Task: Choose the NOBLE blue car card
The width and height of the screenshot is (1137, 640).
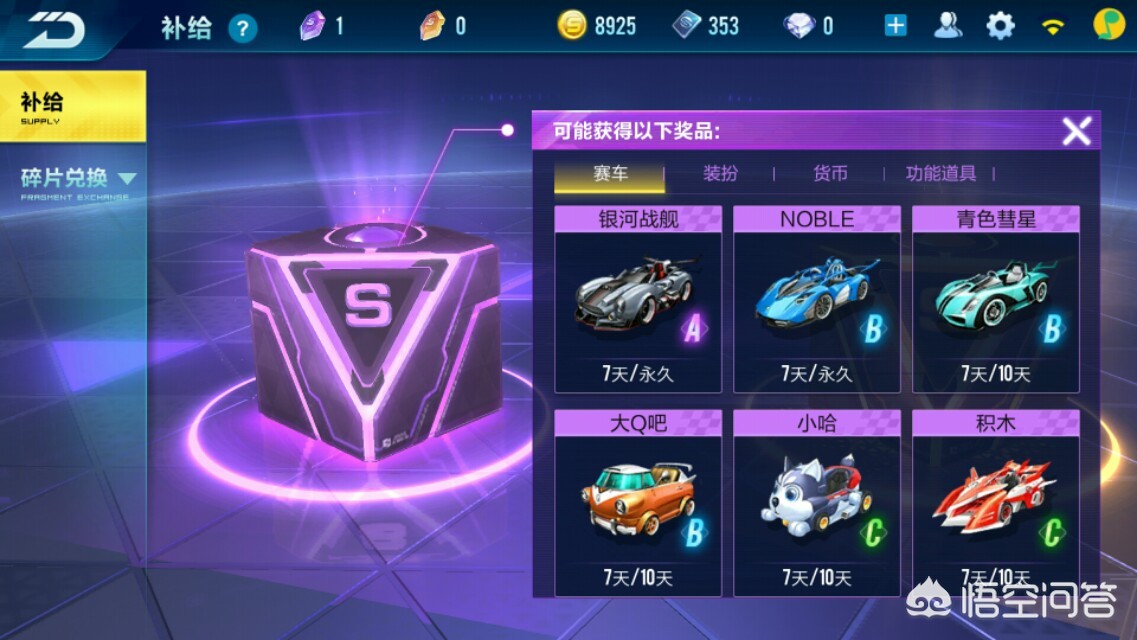Action: tap(817, 299)
